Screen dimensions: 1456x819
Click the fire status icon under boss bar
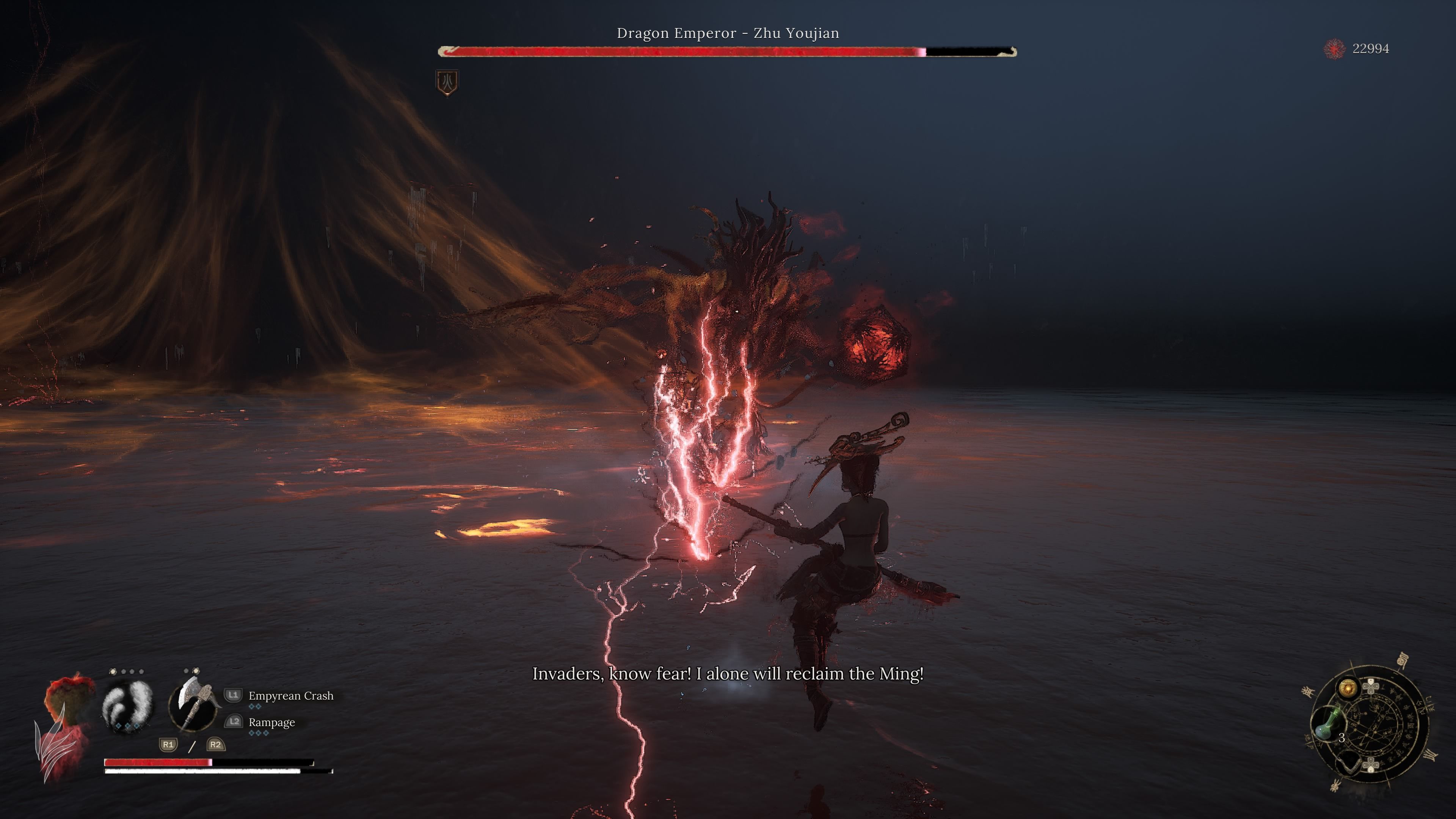[447, 83]
